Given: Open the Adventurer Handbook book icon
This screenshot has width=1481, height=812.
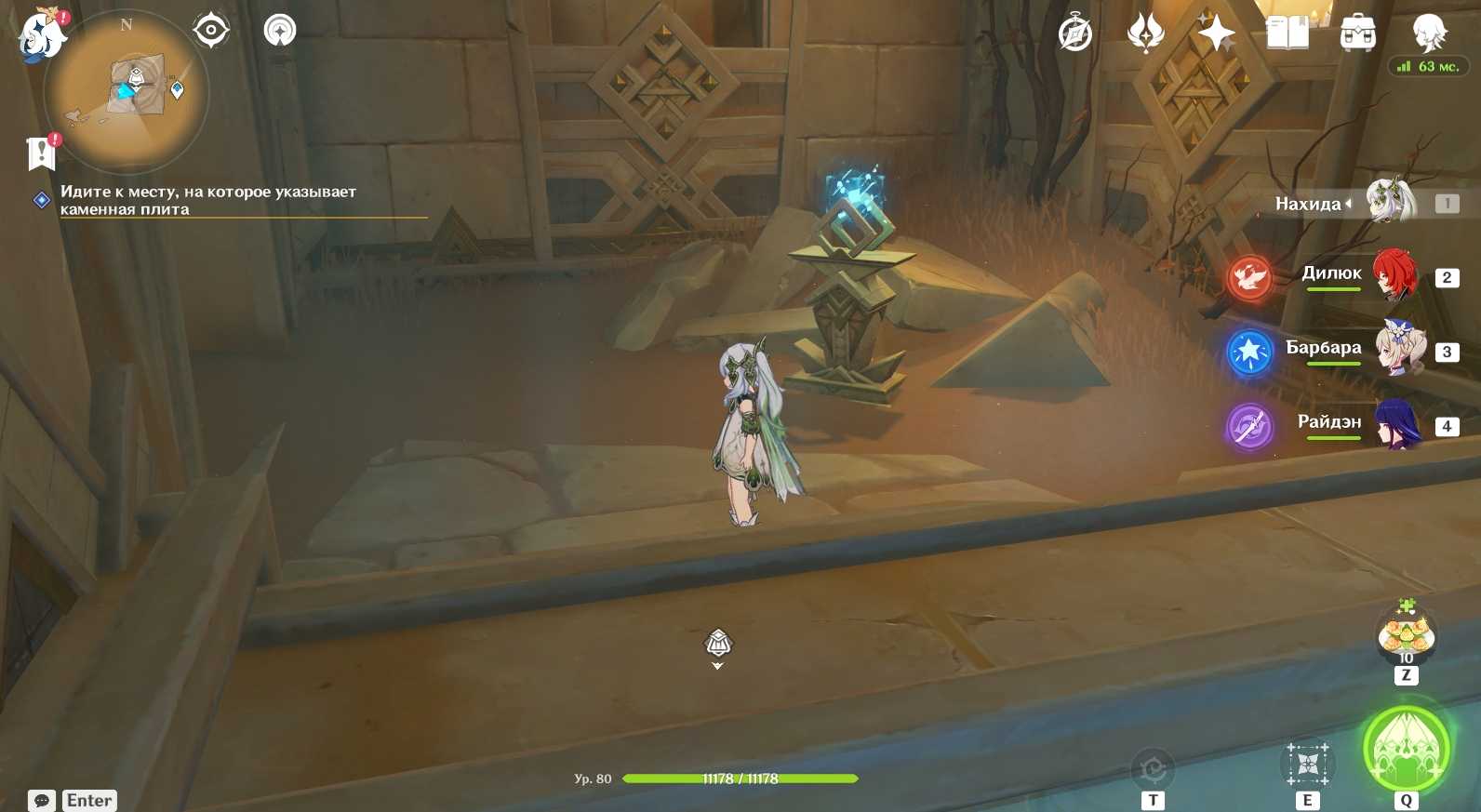Looking at the screenshot, I should (1288, 33).
